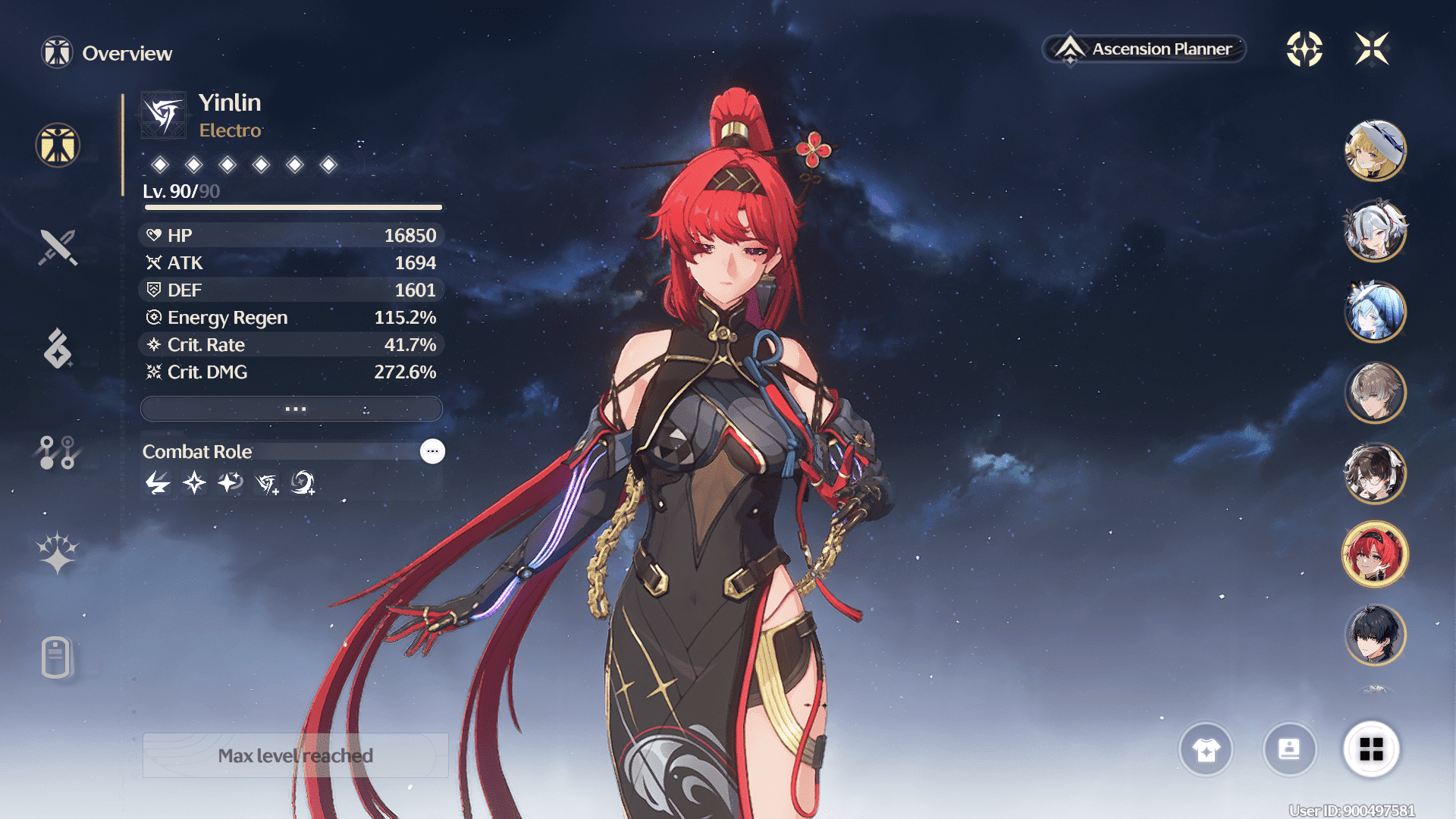Select the silver-haired character portrait
The height and width of the screenshot is (819, 1456).
[1375, 231]
